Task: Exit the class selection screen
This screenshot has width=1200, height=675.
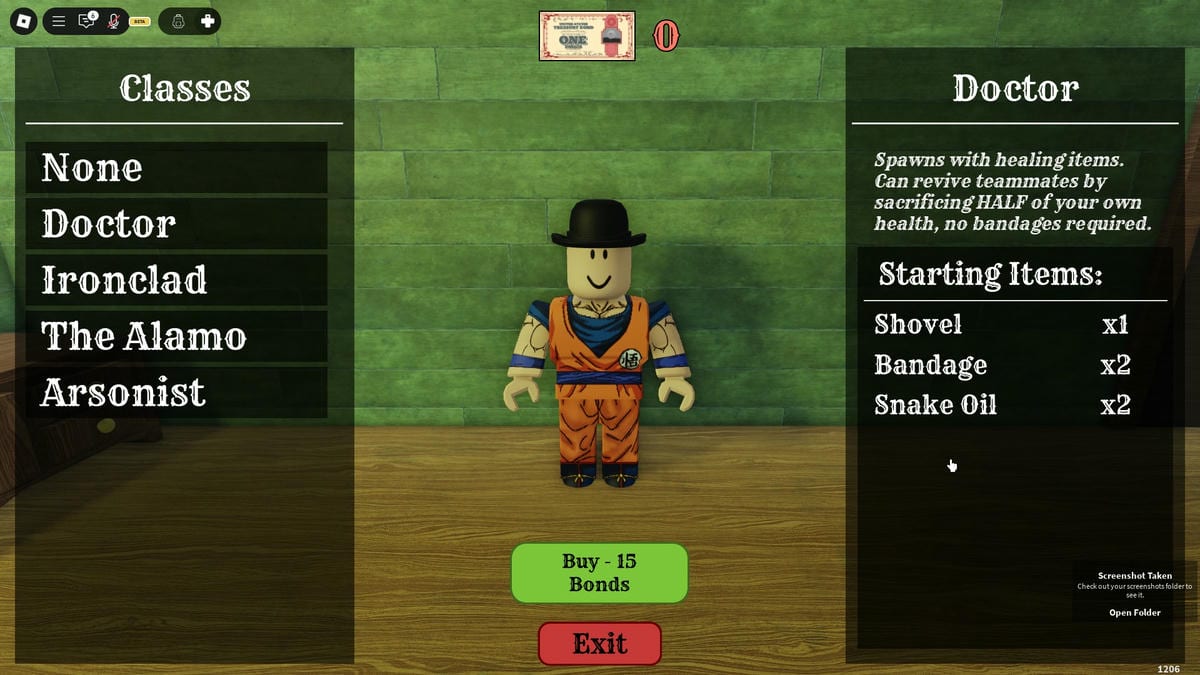Action: (600, 643)
